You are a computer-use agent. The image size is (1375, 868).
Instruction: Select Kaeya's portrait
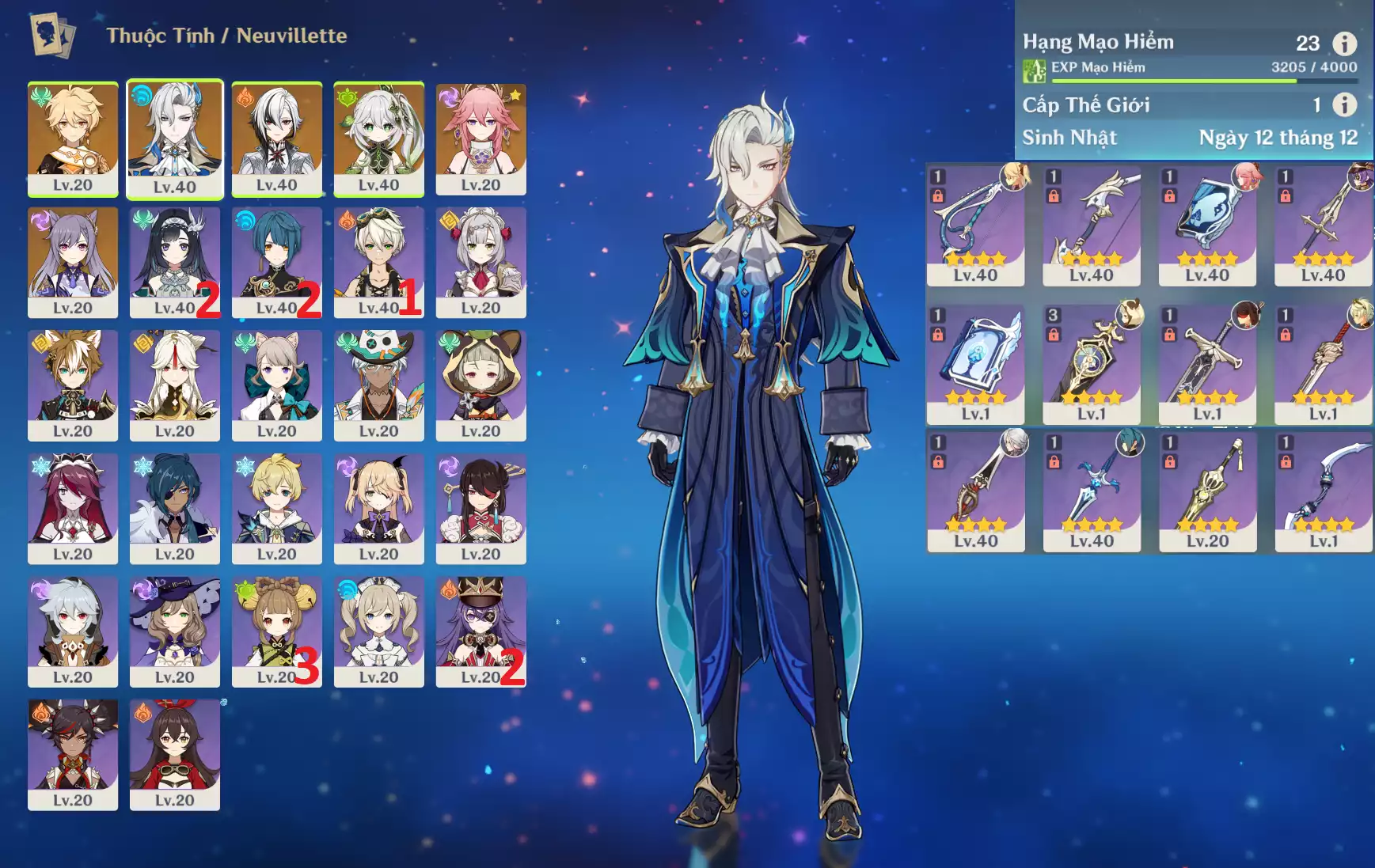coord(175,508)
